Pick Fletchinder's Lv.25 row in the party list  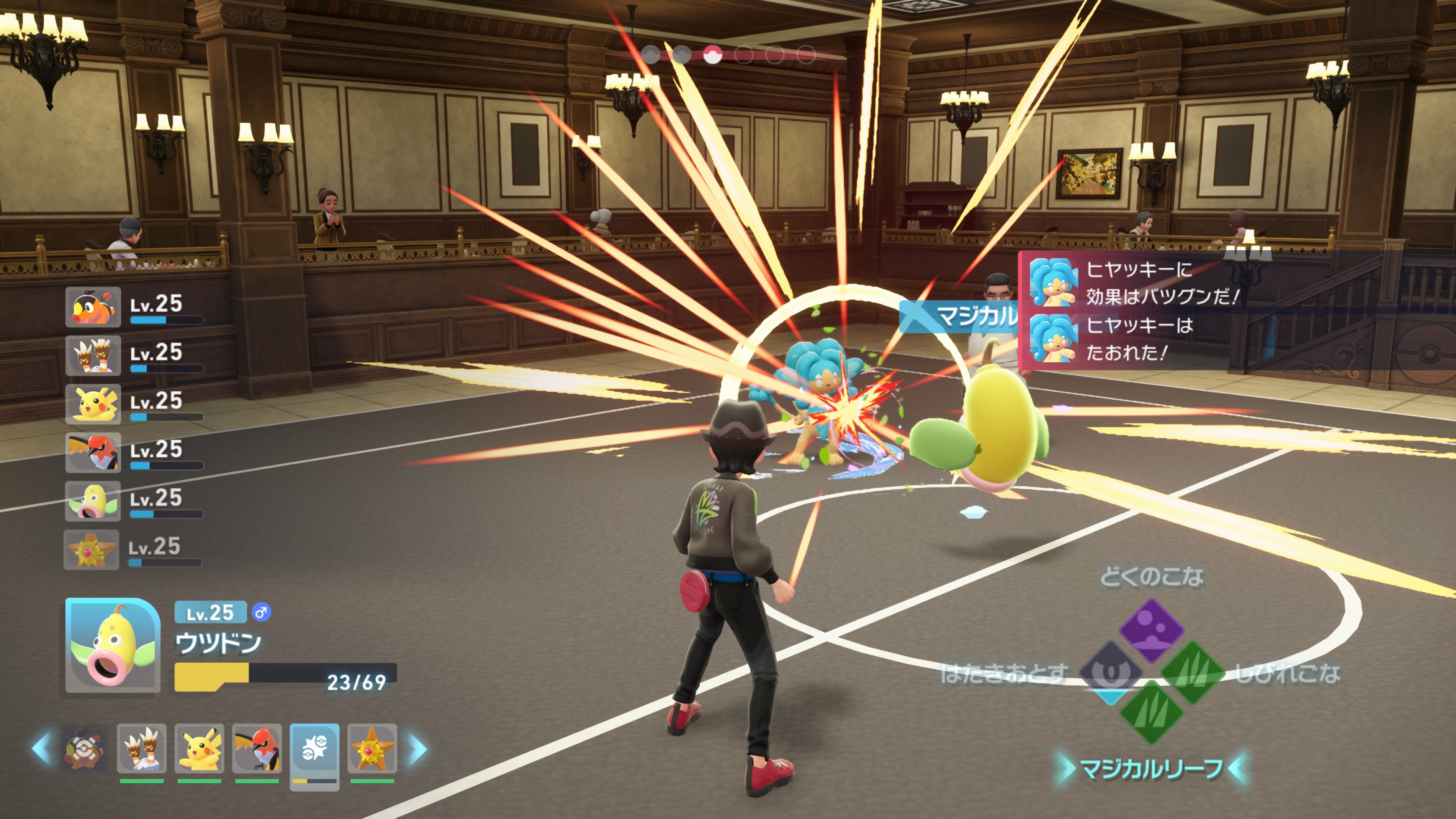pos(135,453)
